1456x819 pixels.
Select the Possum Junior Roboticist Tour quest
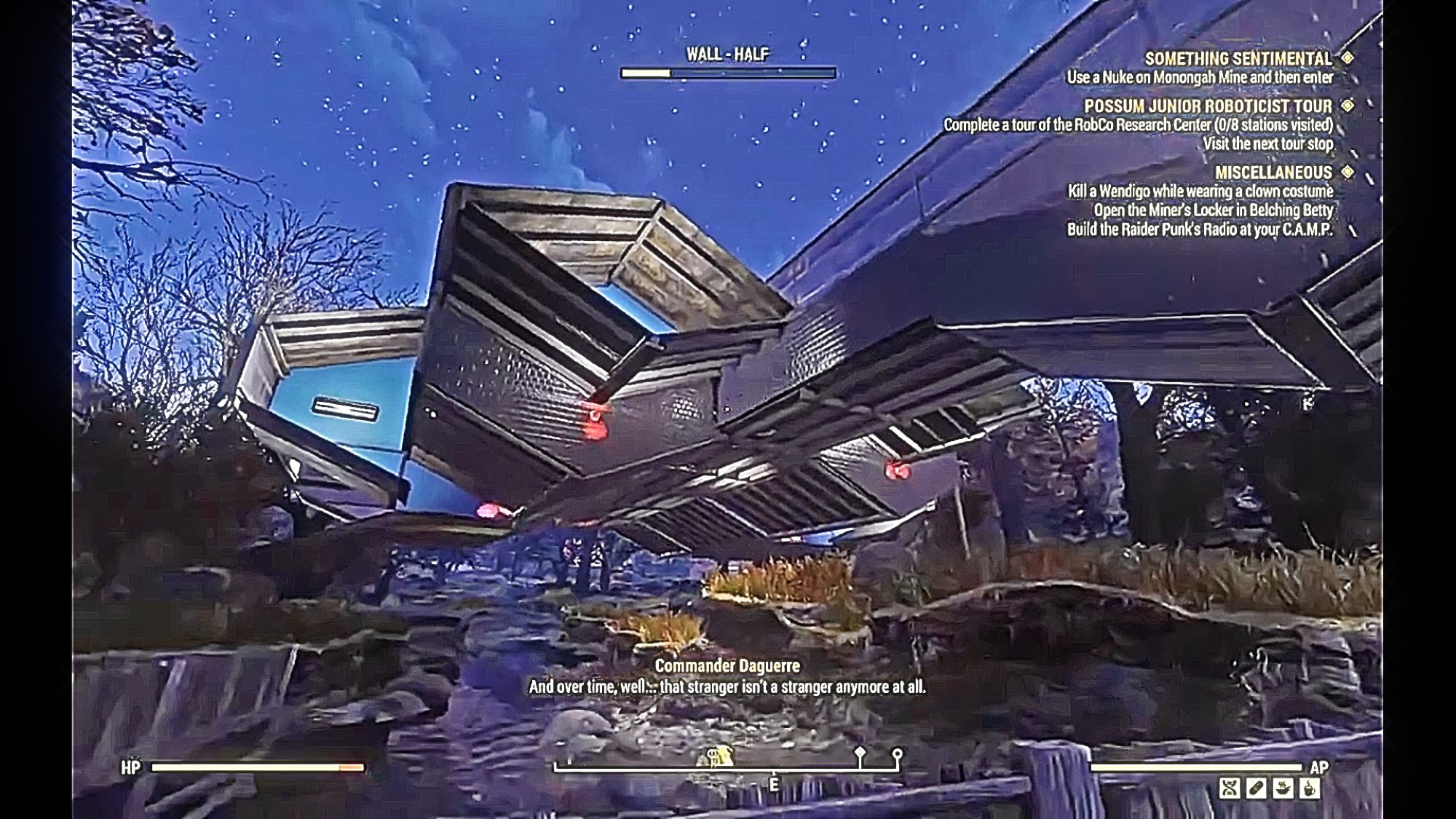1208,106
